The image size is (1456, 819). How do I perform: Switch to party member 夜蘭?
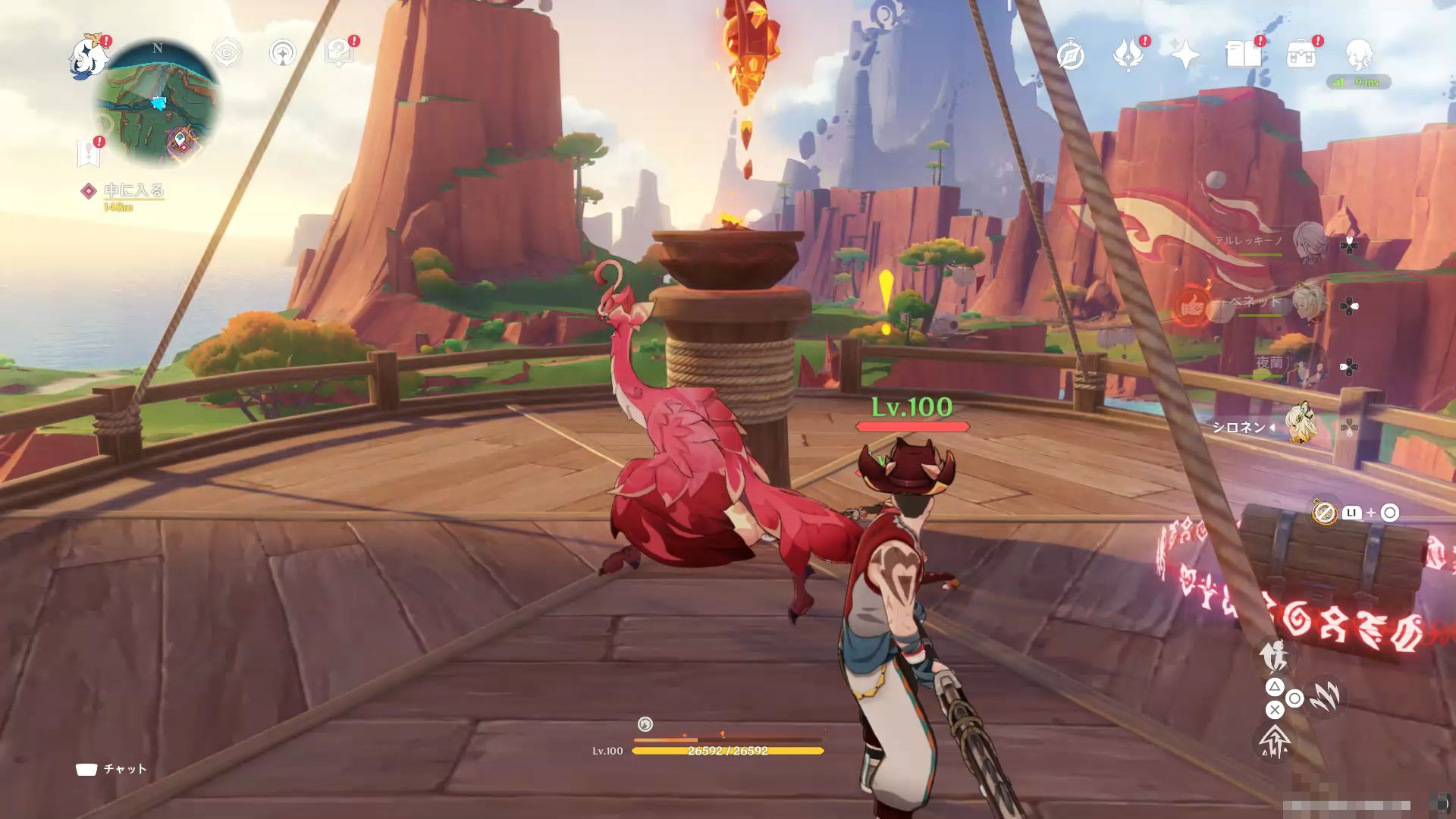pyautogui.click(x=1307, y=366)
